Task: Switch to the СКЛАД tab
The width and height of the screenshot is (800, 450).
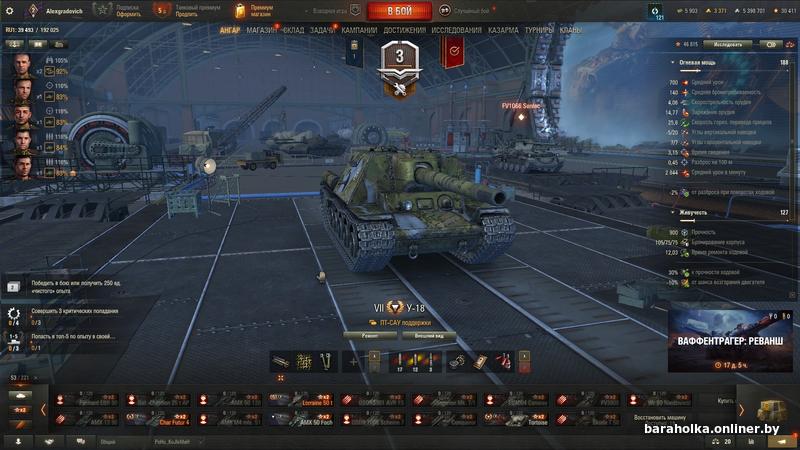Action: [293, 31]
